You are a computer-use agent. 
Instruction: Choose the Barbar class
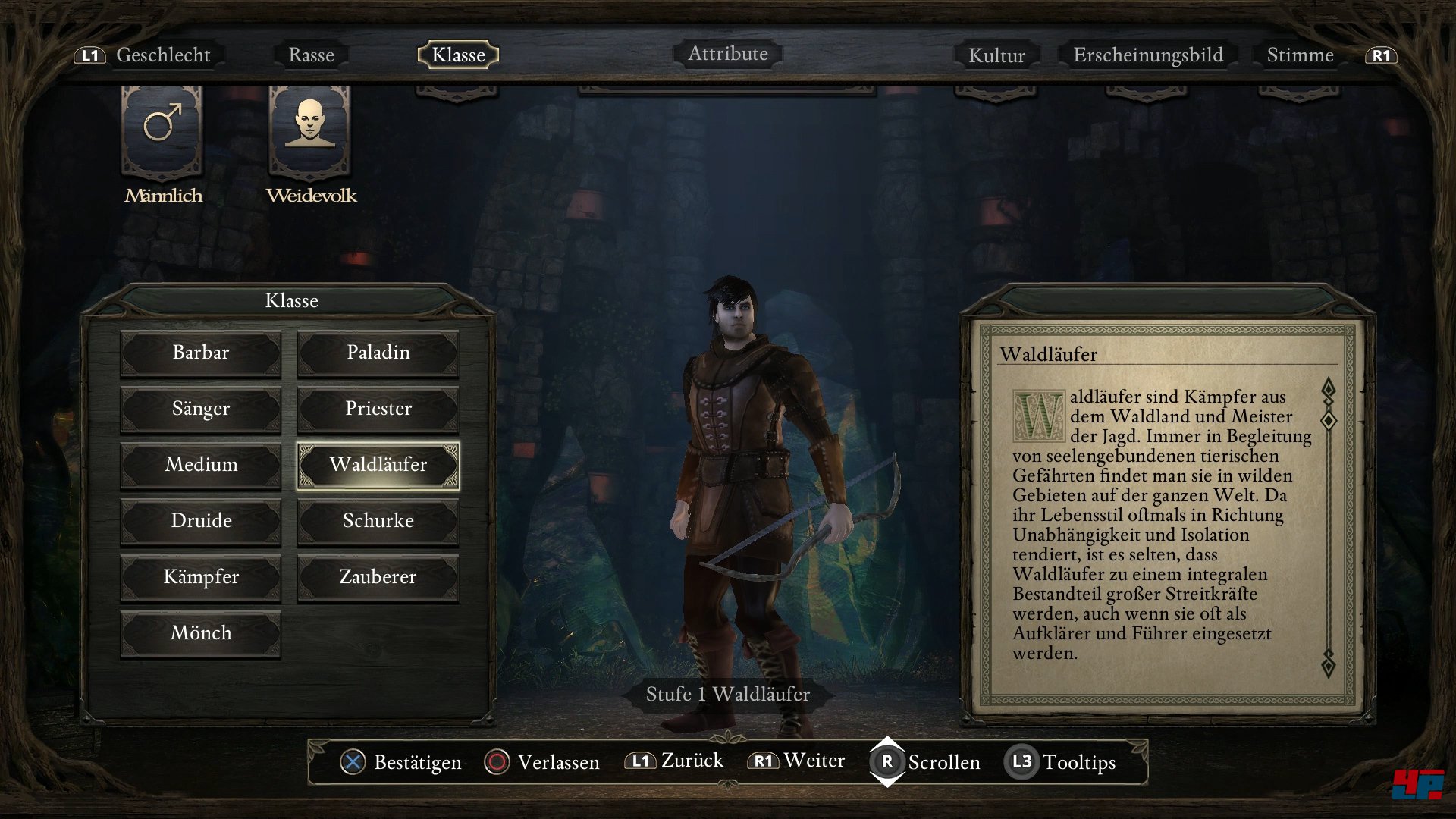(201, 353)
